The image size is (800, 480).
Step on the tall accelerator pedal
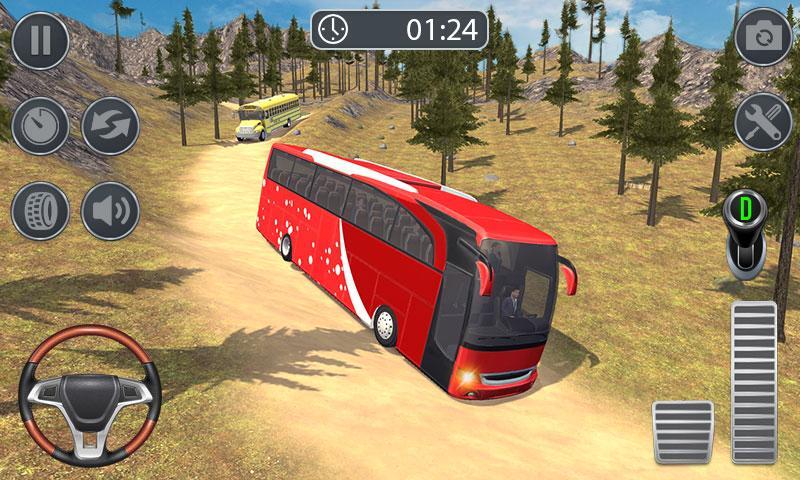pos(753,382)
